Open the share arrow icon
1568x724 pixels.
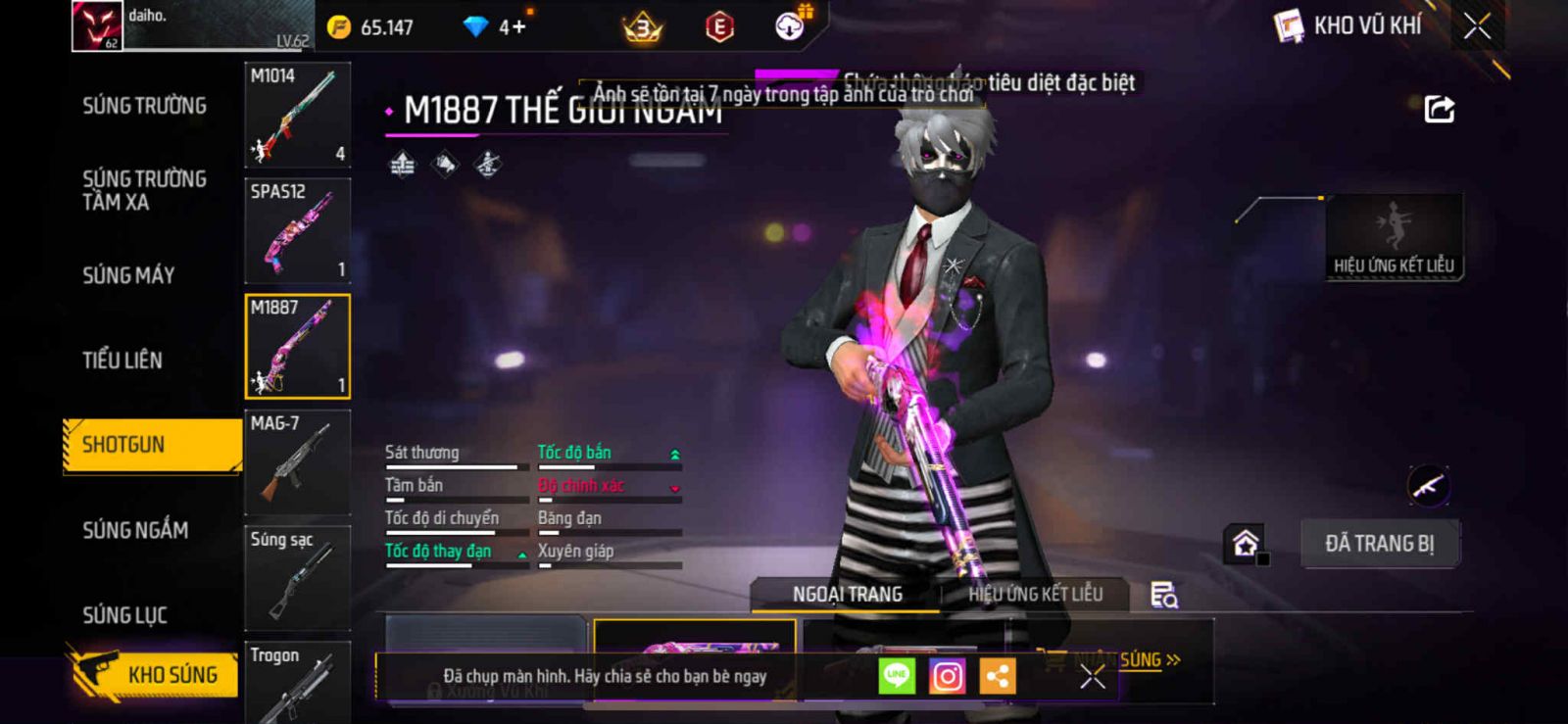pyautogui.click(x=1439, y=109)
